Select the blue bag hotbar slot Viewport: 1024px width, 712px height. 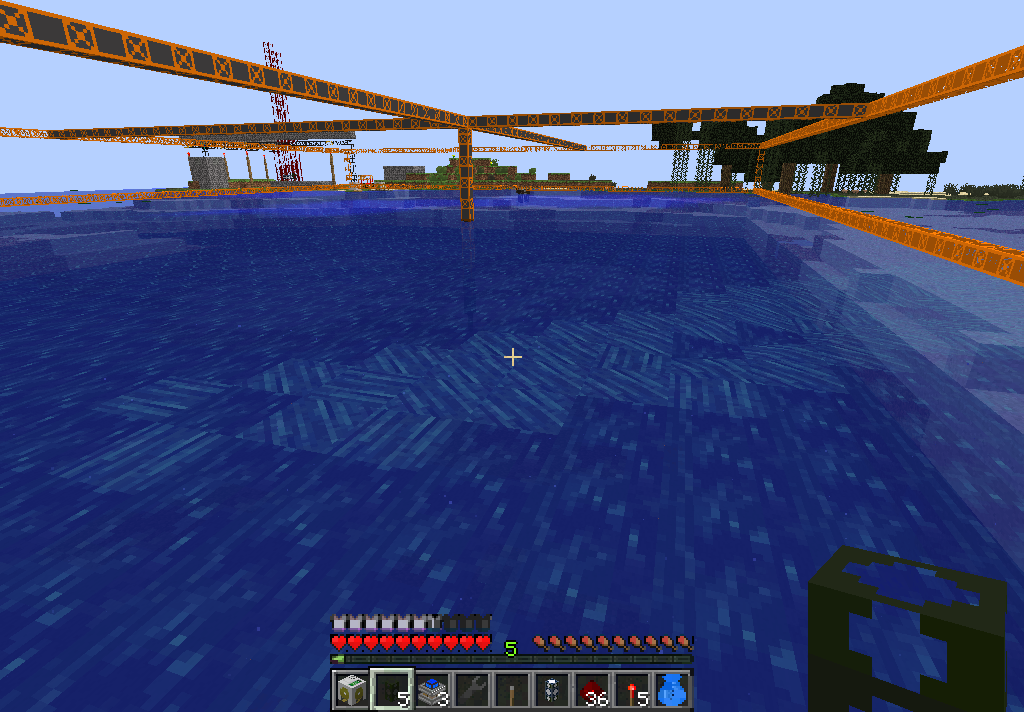(x=671, y=690)
